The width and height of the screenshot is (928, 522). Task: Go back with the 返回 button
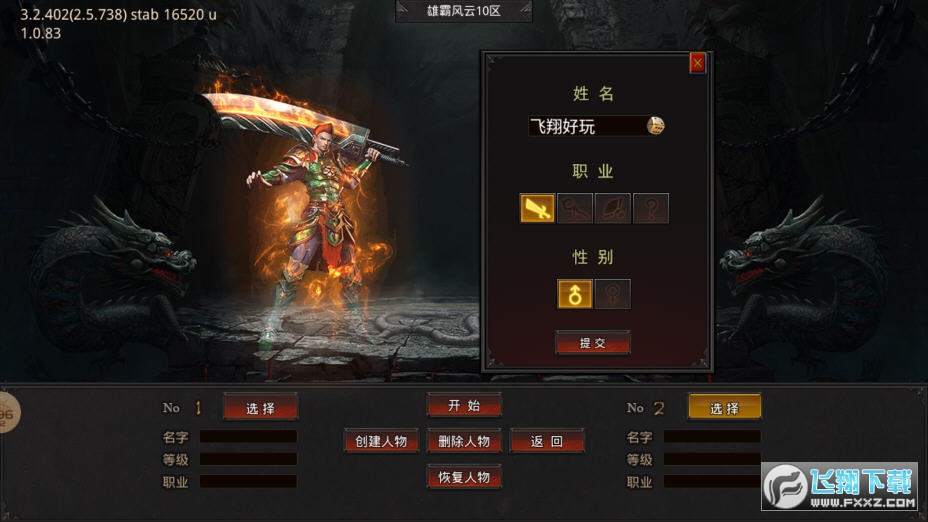point(547,441)
